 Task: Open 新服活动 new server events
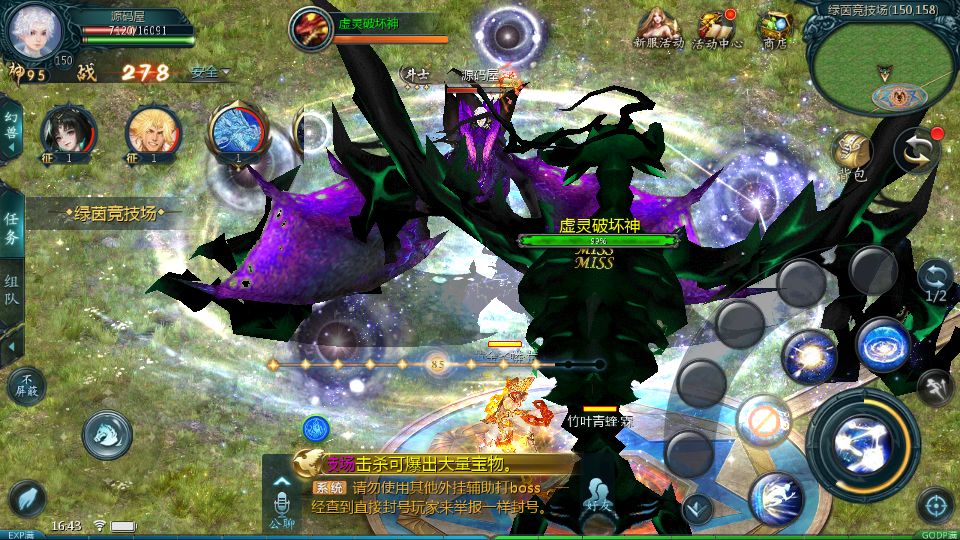[659, 29]
